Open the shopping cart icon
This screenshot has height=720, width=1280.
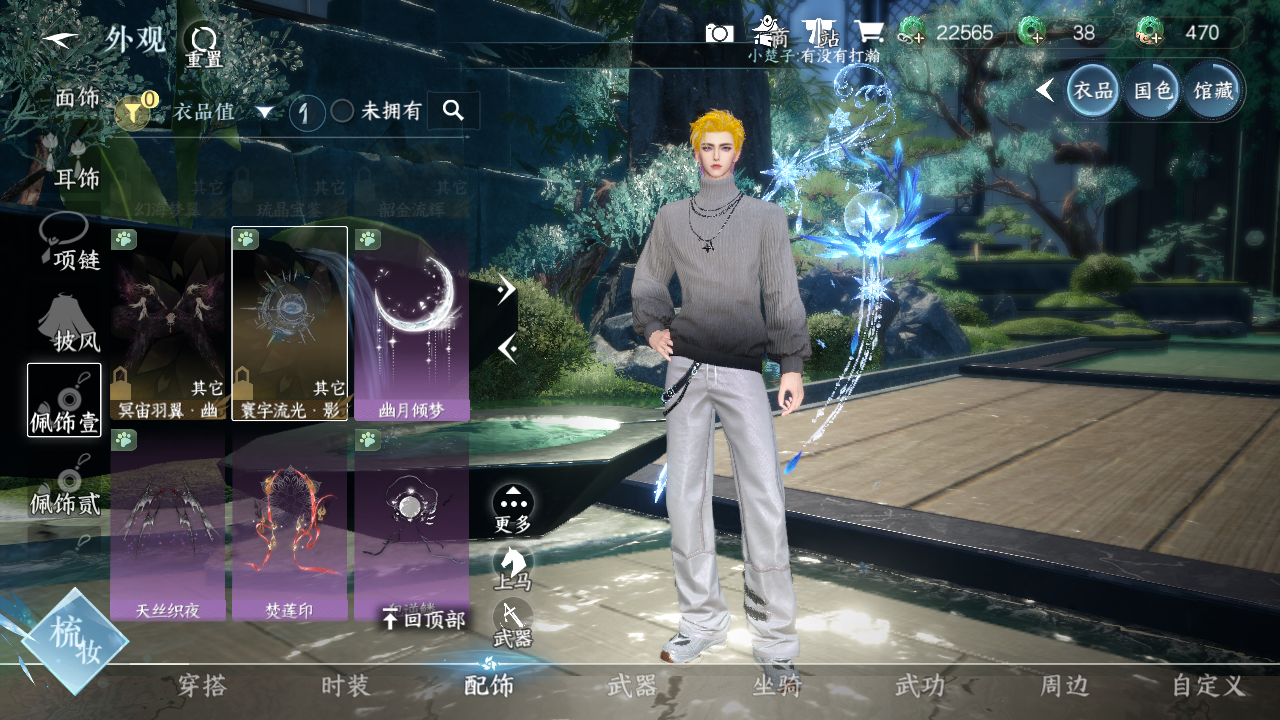pyautogui.click(x=868, y=32)
